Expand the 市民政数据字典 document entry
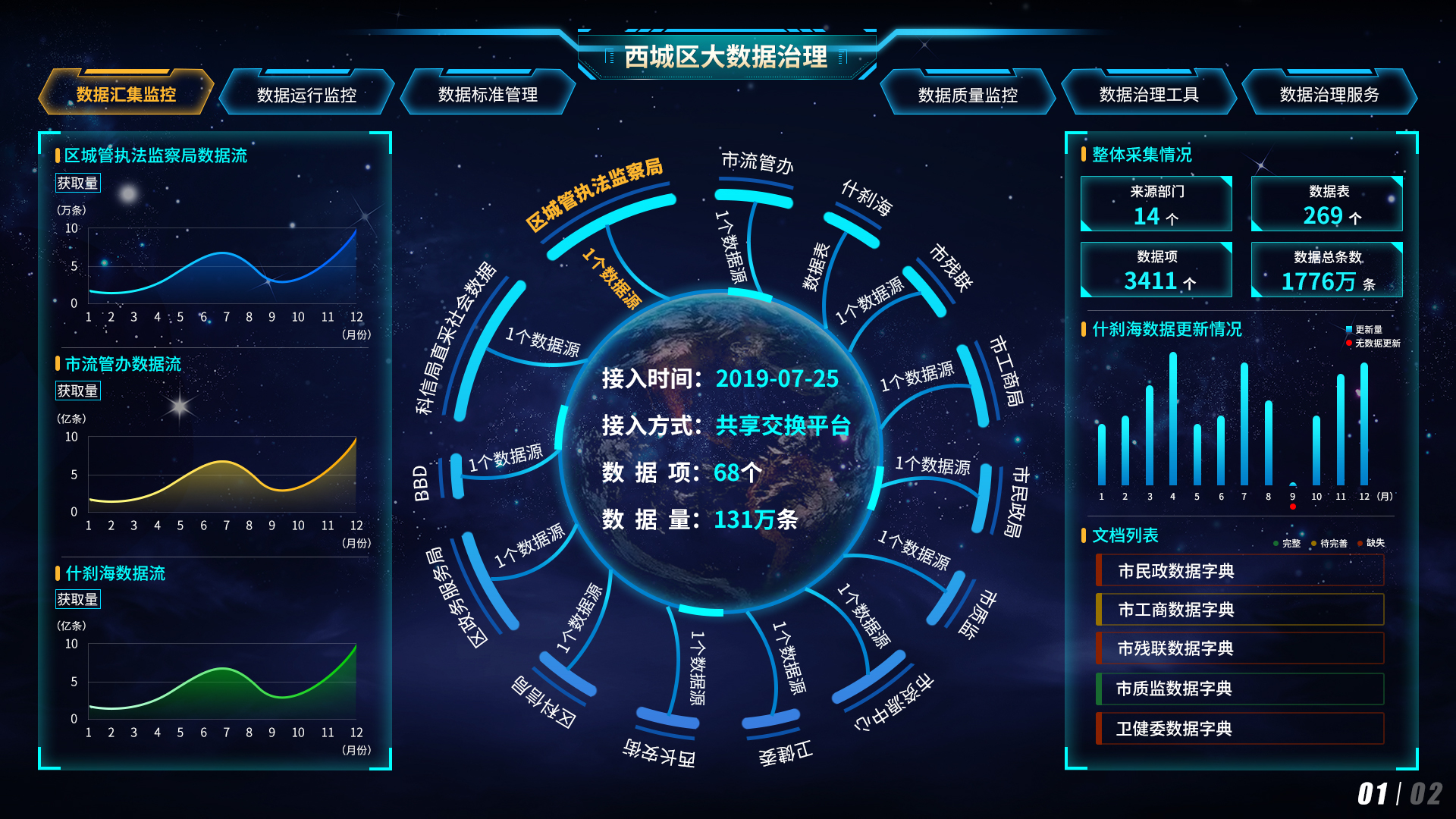The width and height of the screenshot is (1456, 819). click(x=1239, y=569)
